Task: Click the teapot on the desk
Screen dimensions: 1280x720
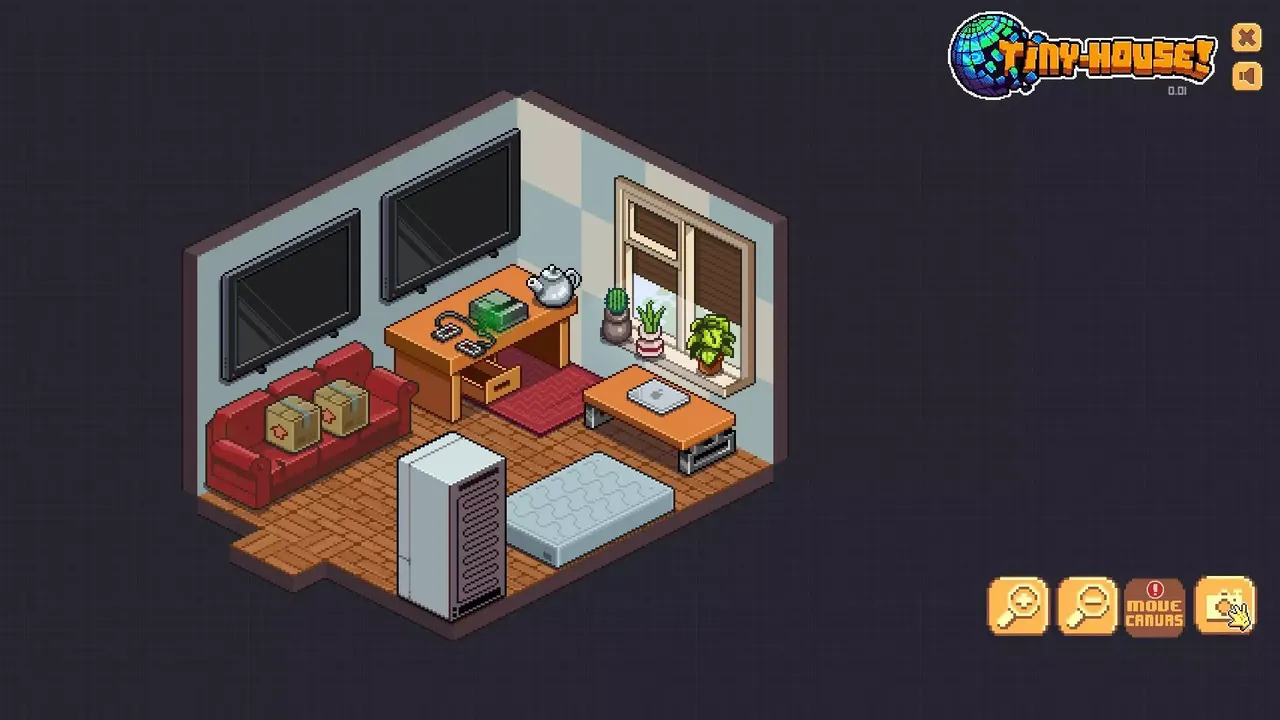Action: (x=553, y=282)
